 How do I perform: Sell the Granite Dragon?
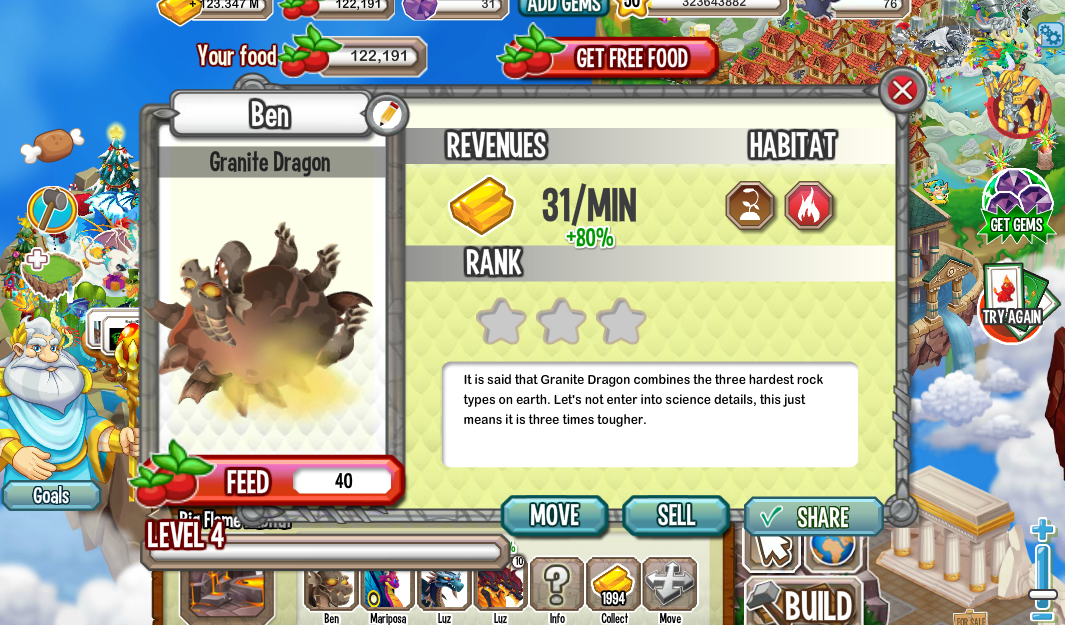(x=676, y=516)
